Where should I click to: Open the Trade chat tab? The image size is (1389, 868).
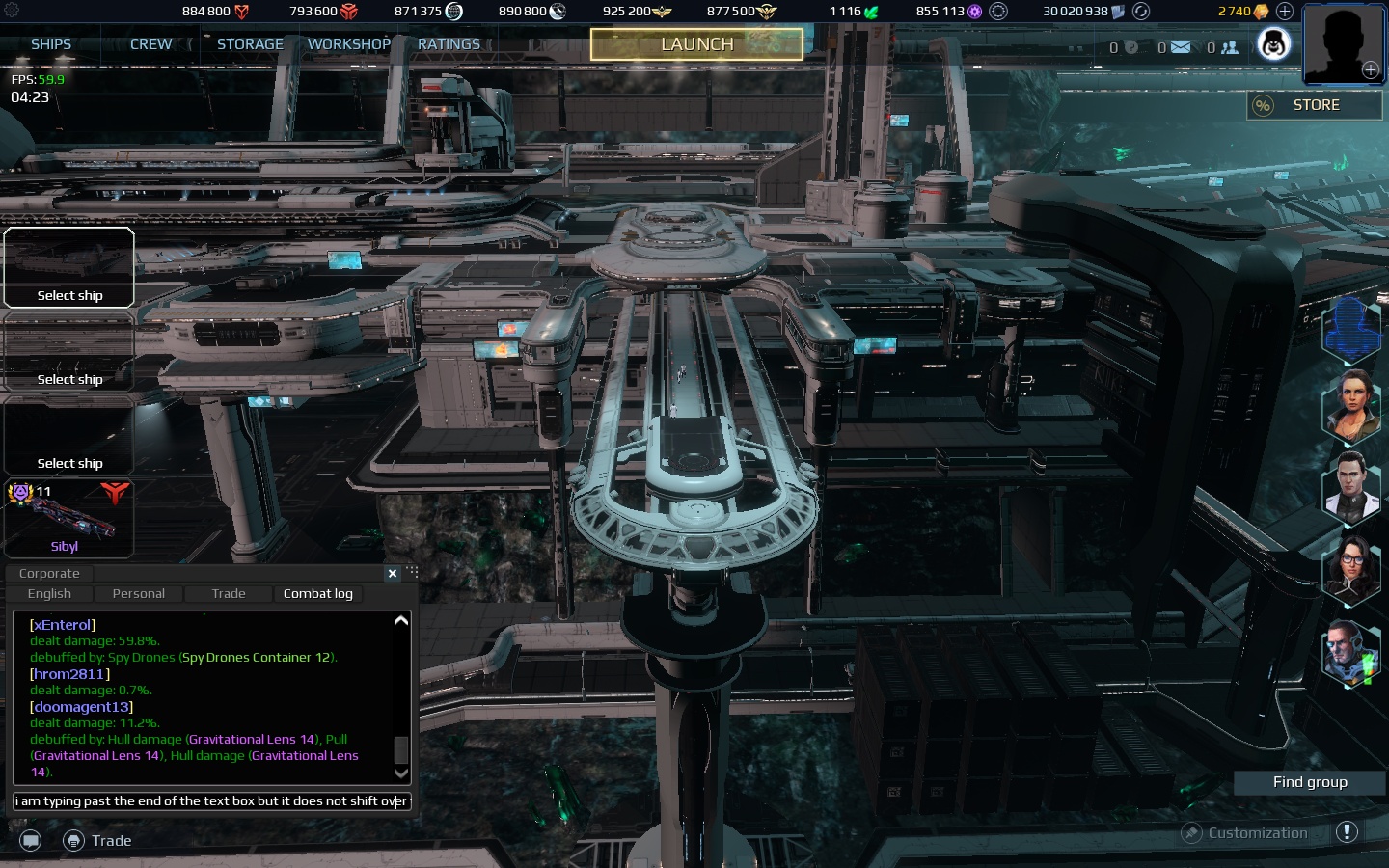point(229,594)
